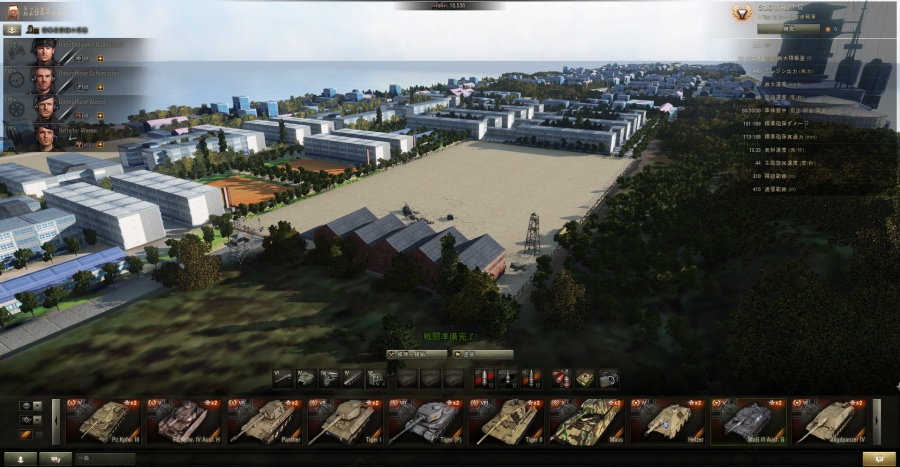900x467 pixels.
Task: Pick the Tiger (P) tank
Action: point(426,421)
